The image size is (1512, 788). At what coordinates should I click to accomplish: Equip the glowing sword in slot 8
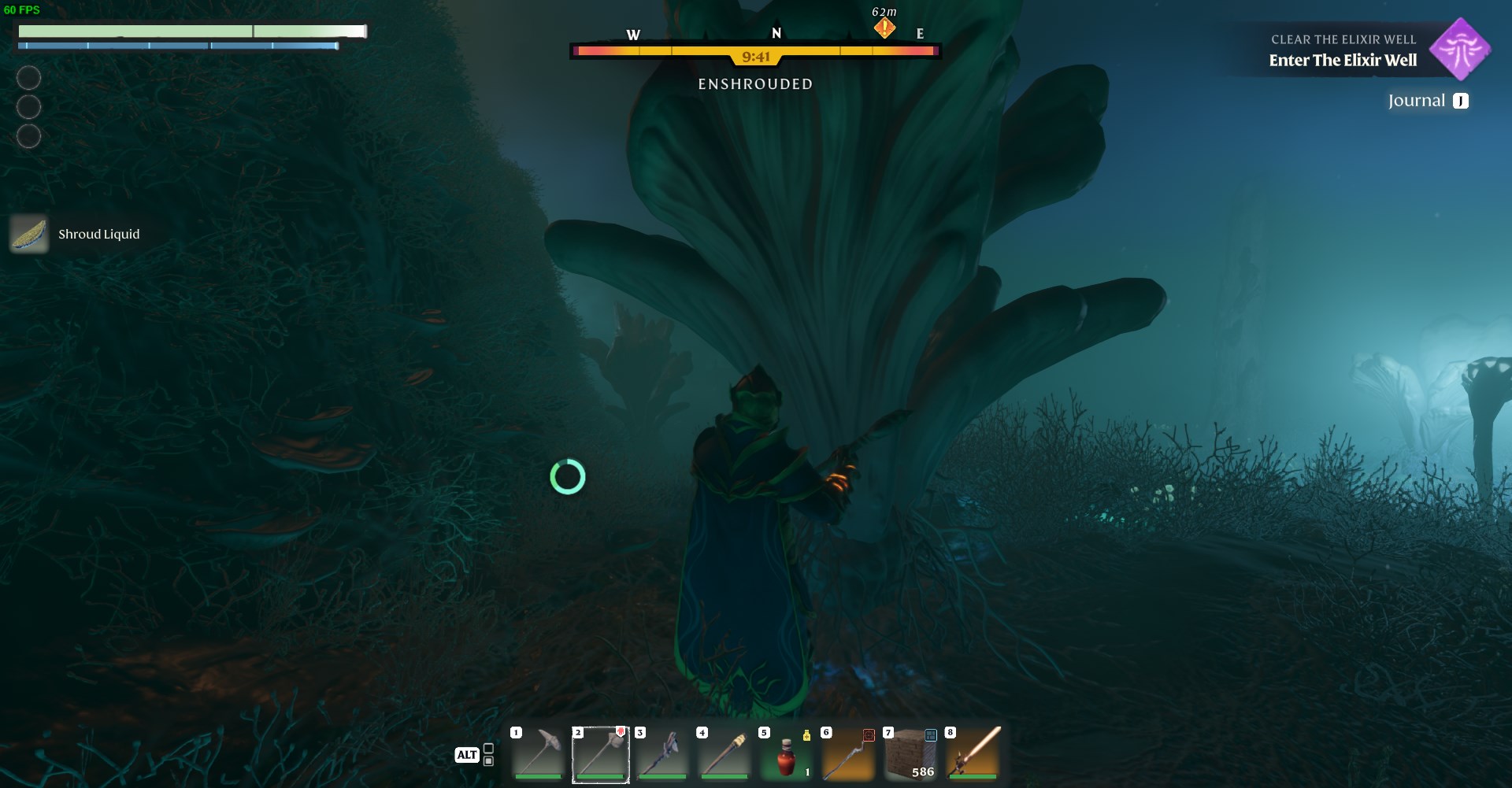pos(973,754)
